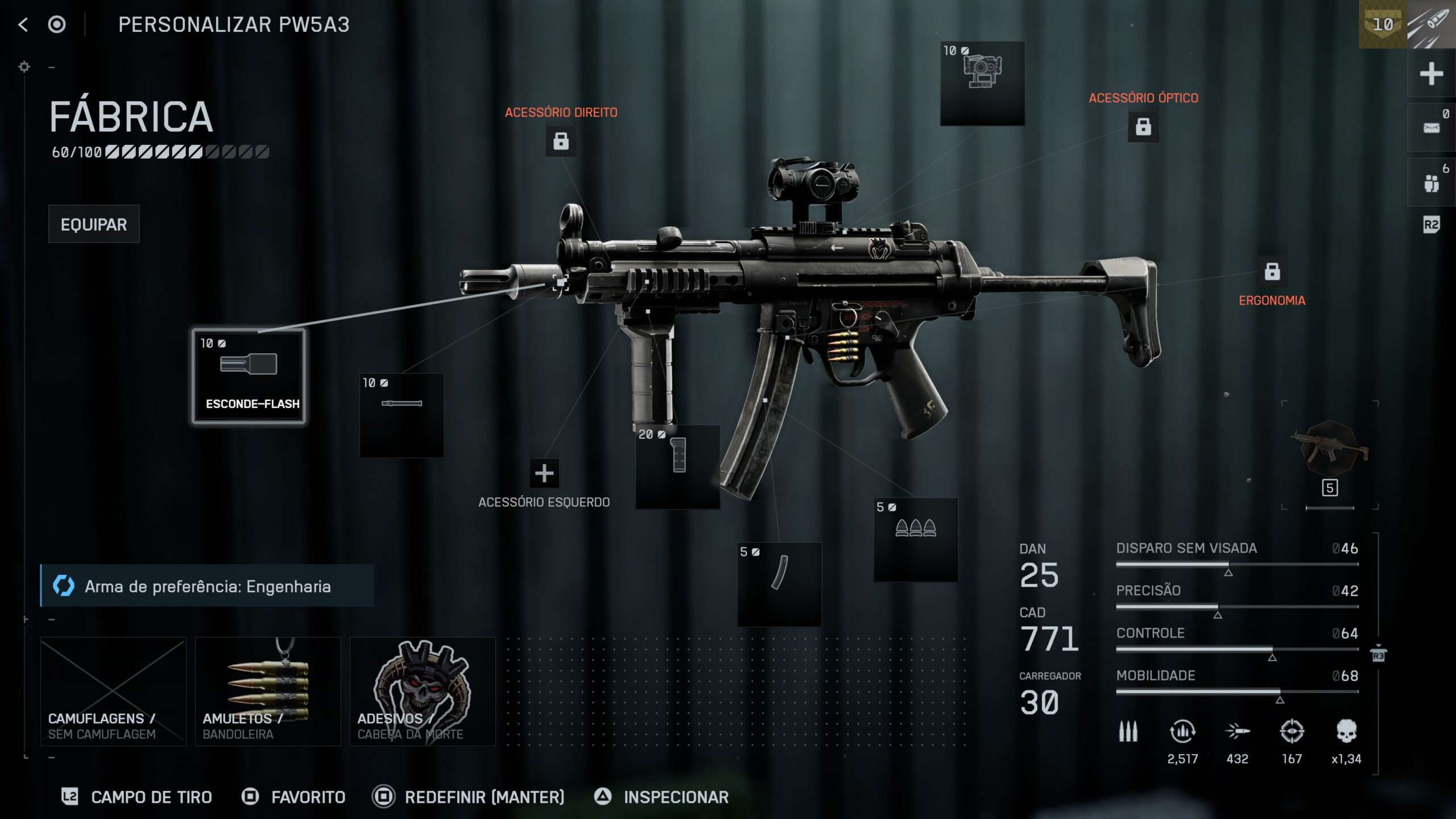Click the locked Acessório Óptico slot
The image size is (1456, 819).
[1143, 127]
